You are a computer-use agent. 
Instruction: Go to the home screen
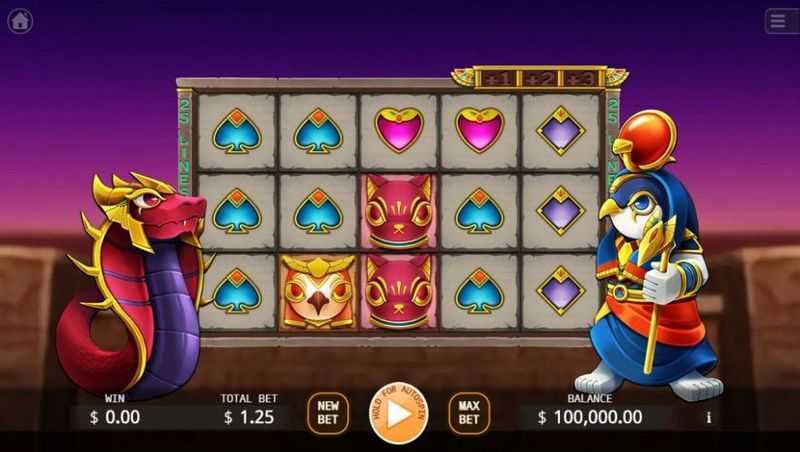click(x=20, y=21)
